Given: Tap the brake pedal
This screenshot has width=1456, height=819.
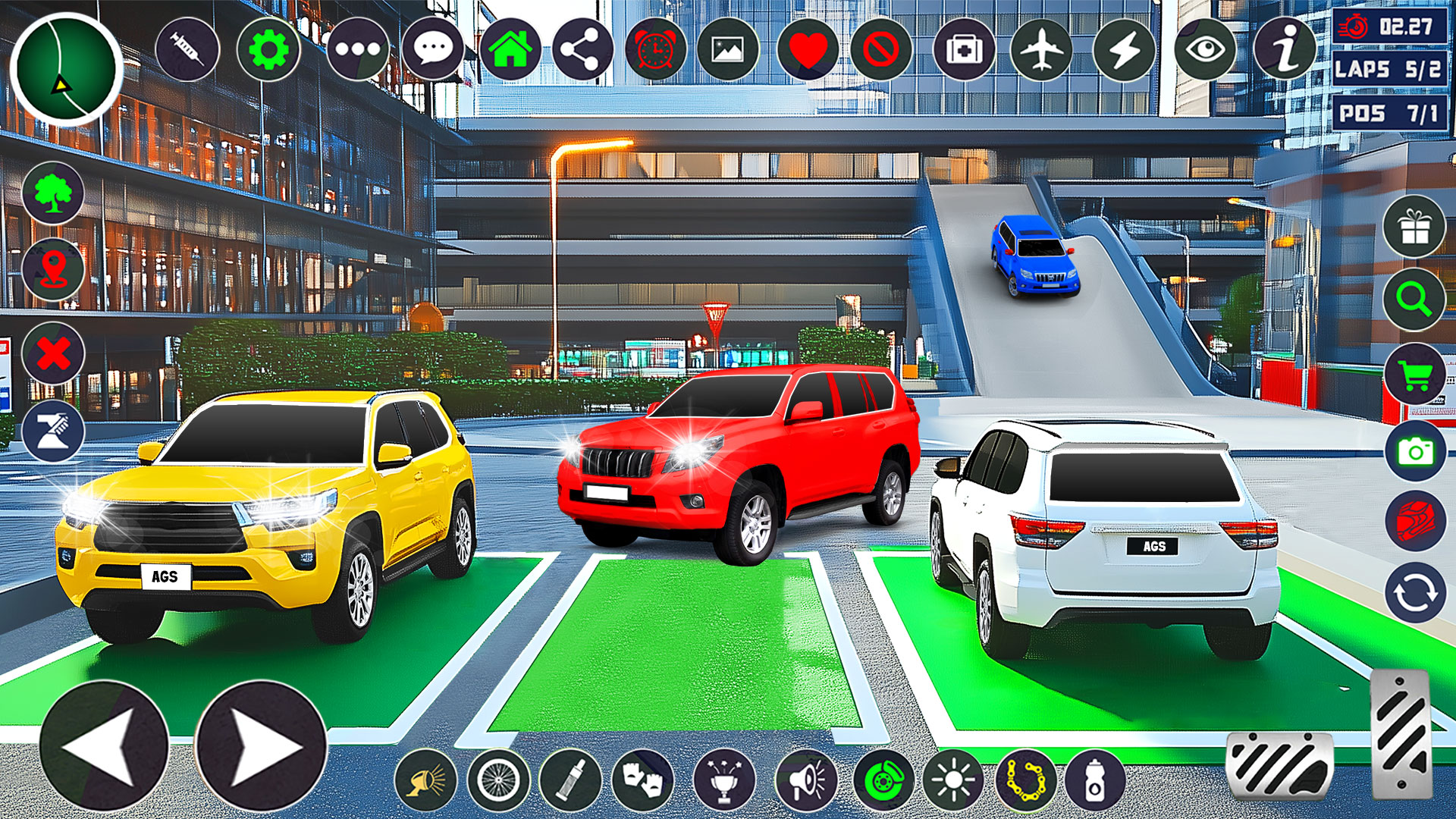Looking at the screenshot, I should pos(1279,766).
